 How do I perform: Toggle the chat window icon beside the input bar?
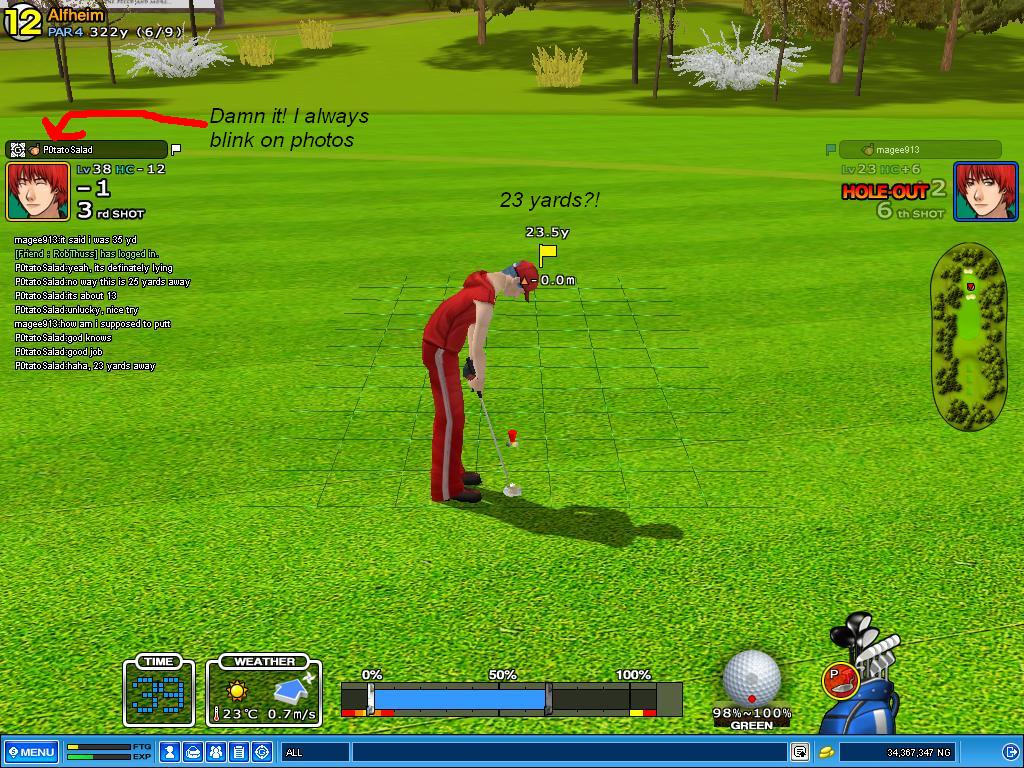click(800, 752)
